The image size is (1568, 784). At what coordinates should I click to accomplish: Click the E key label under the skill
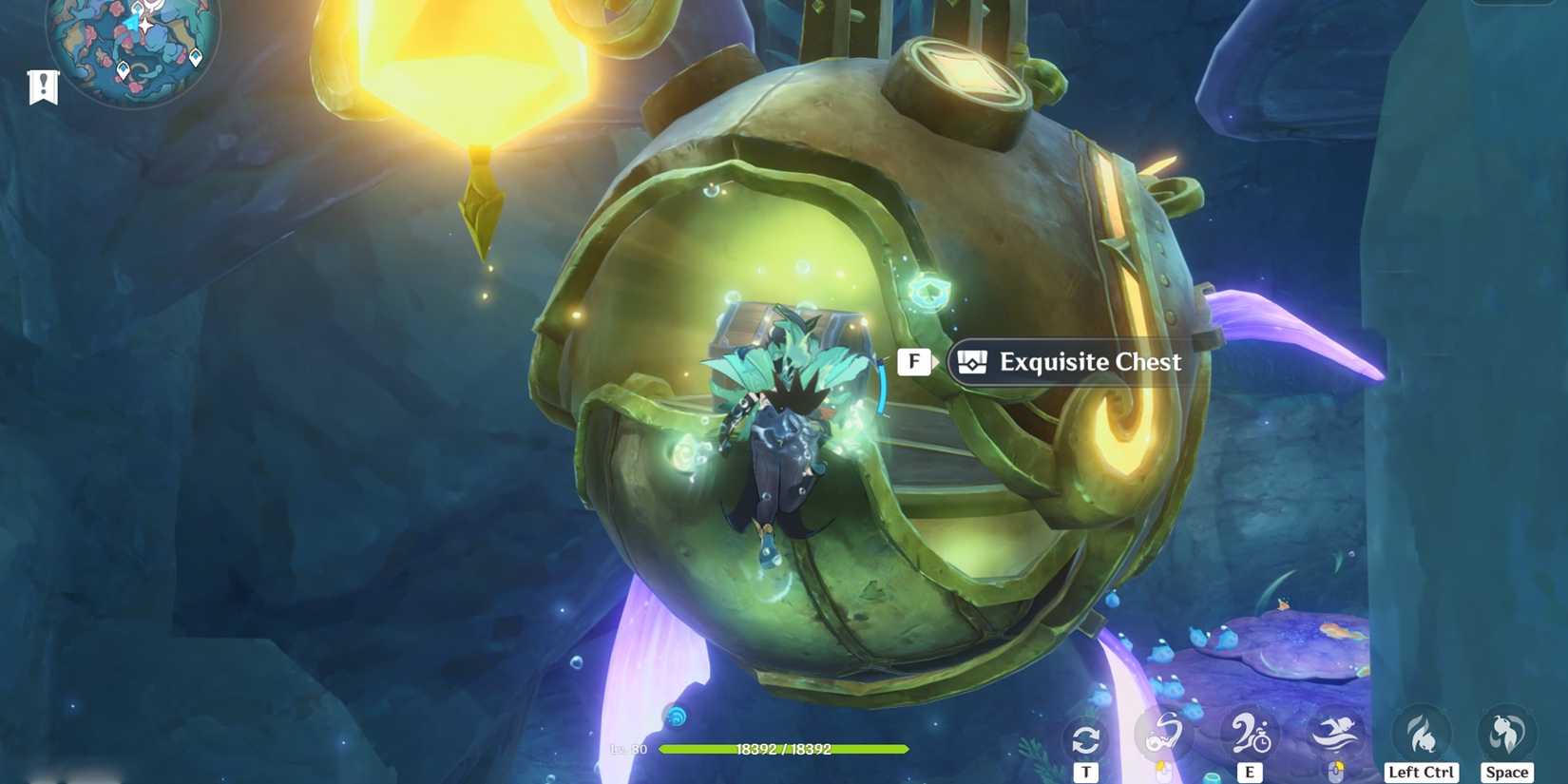[1250, 772]
